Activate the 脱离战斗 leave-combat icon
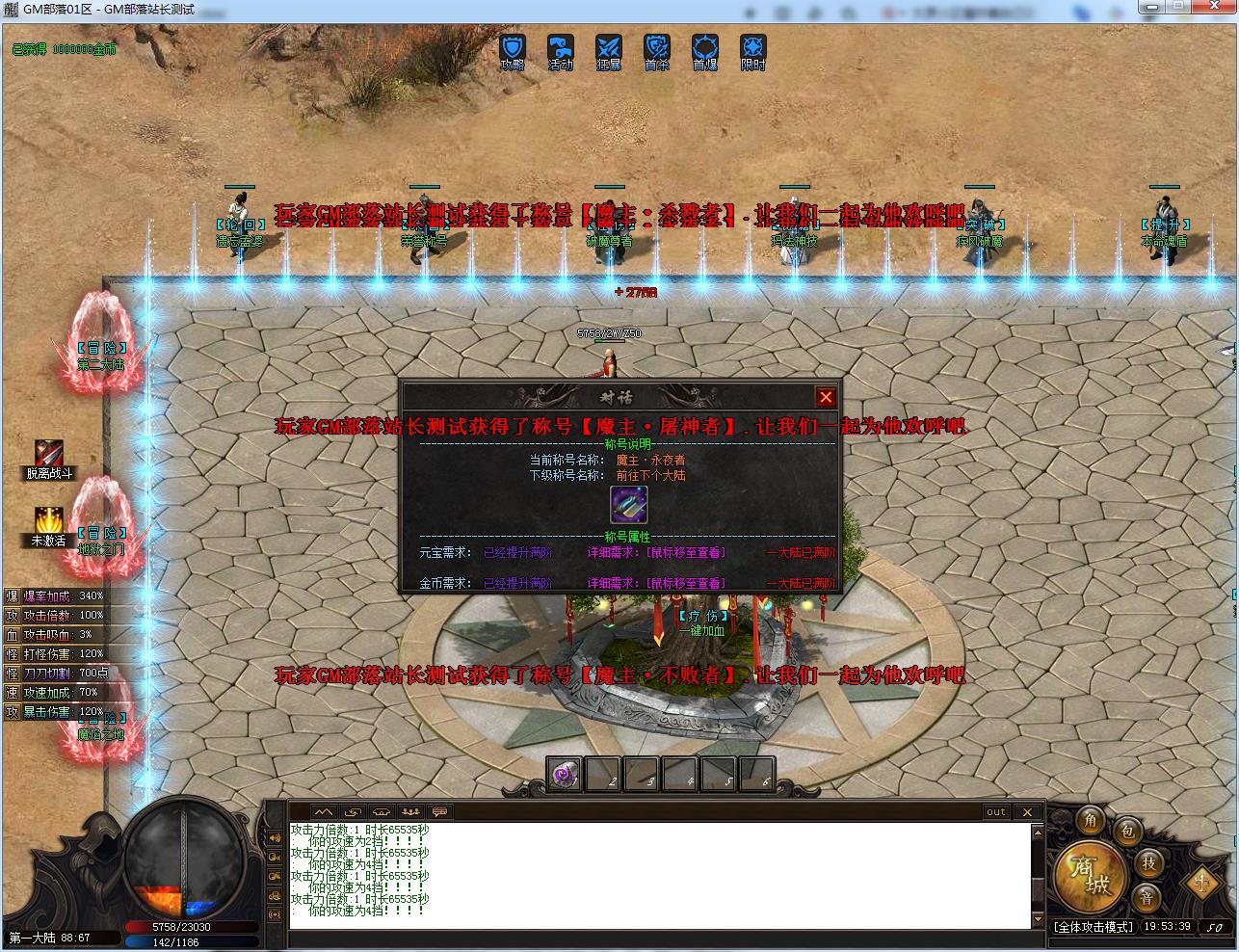 pos(49,453)
